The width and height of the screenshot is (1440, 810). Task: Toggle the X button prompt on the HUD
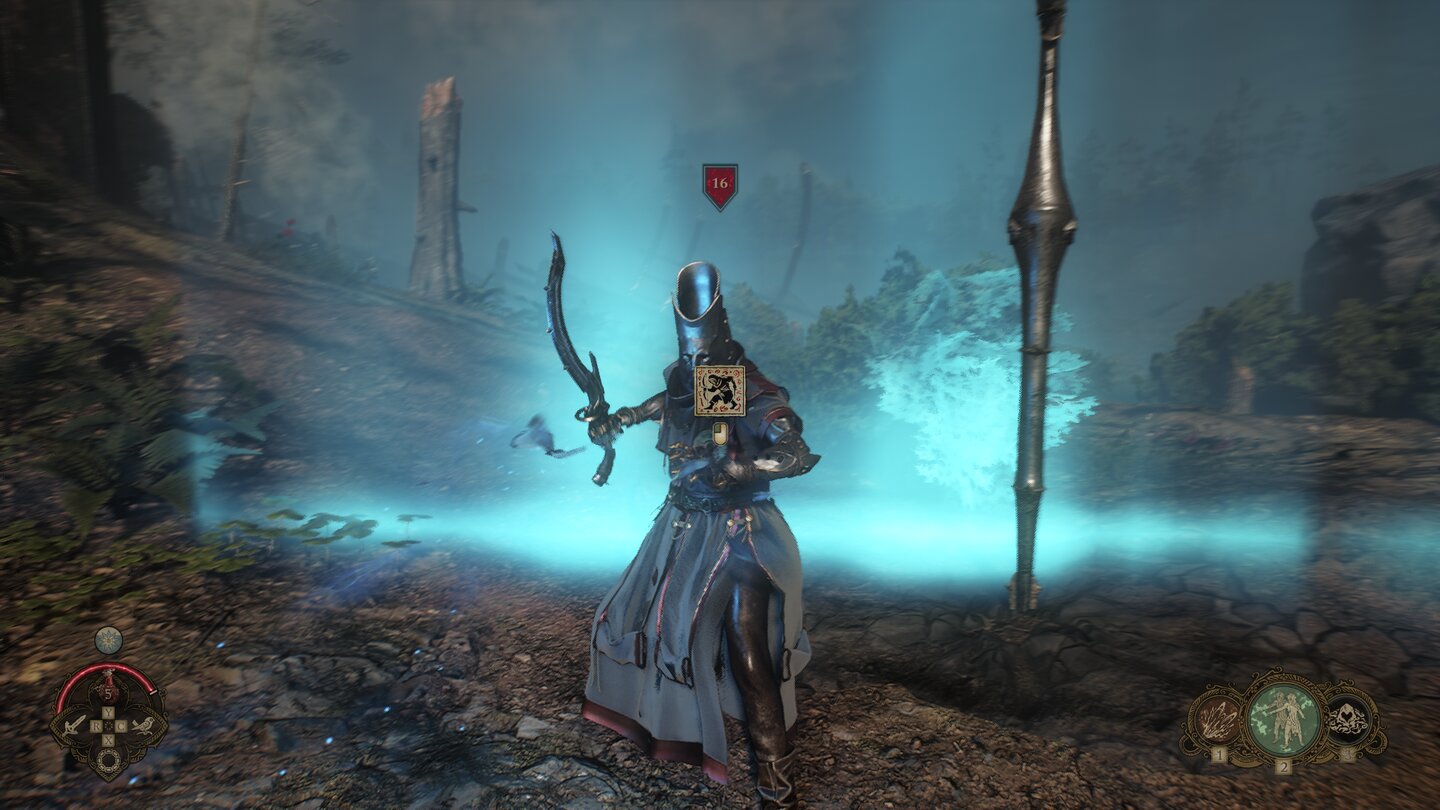[107, 739]
